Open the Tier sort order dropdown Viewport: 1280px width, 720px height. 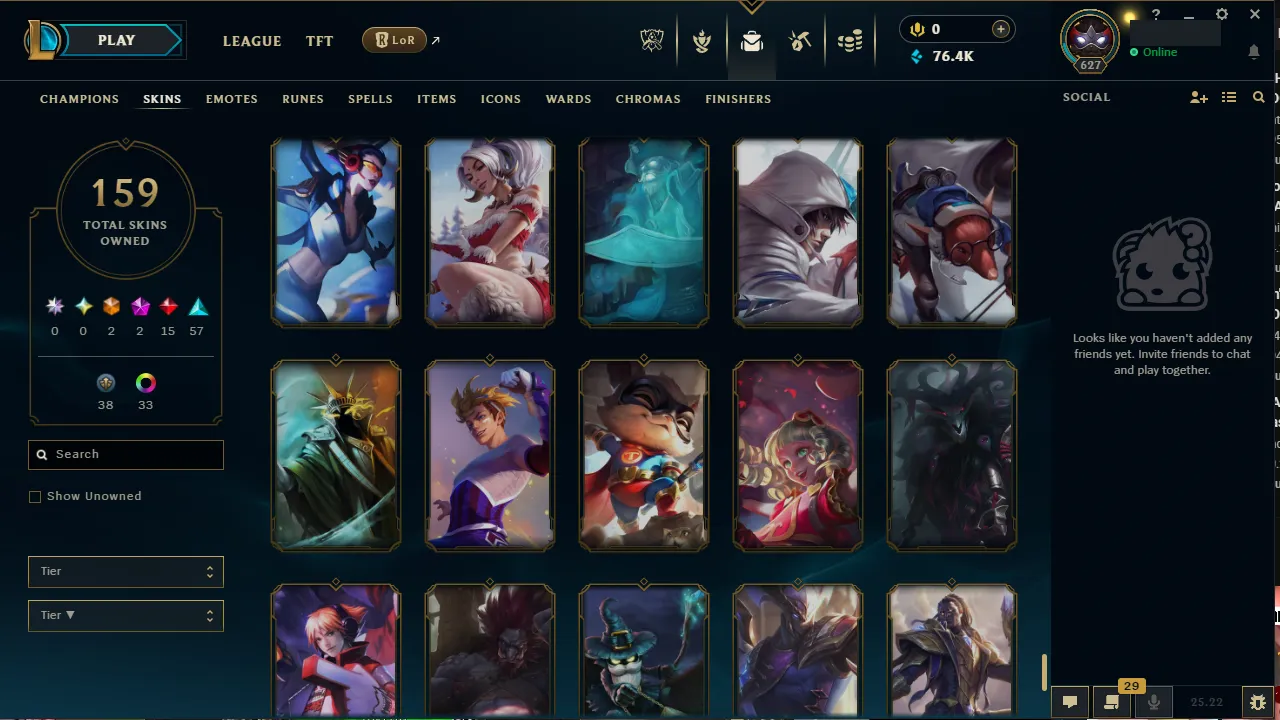[125, 615]
